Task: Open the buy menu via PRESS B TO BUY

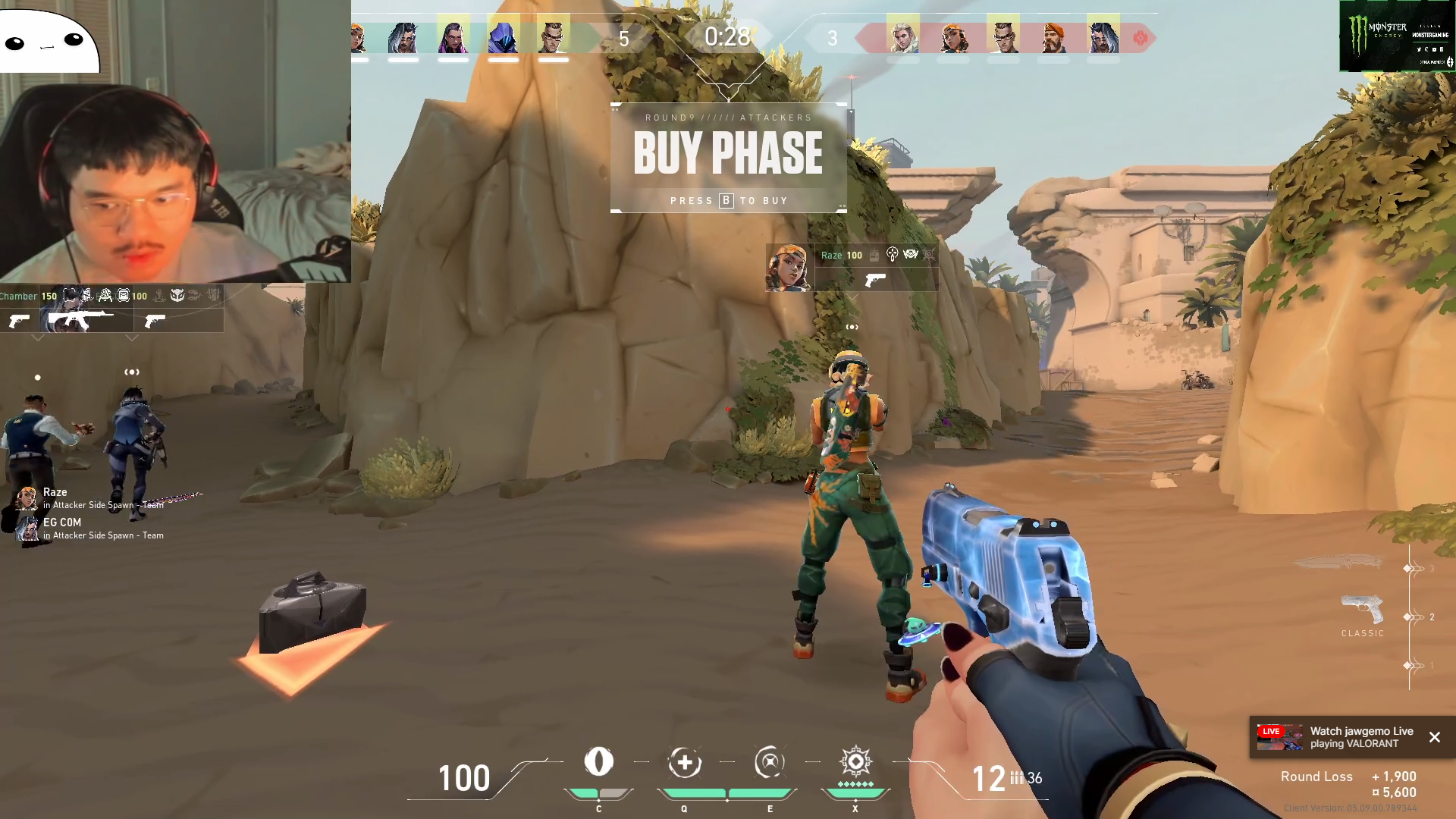Action: click(728, 200)
